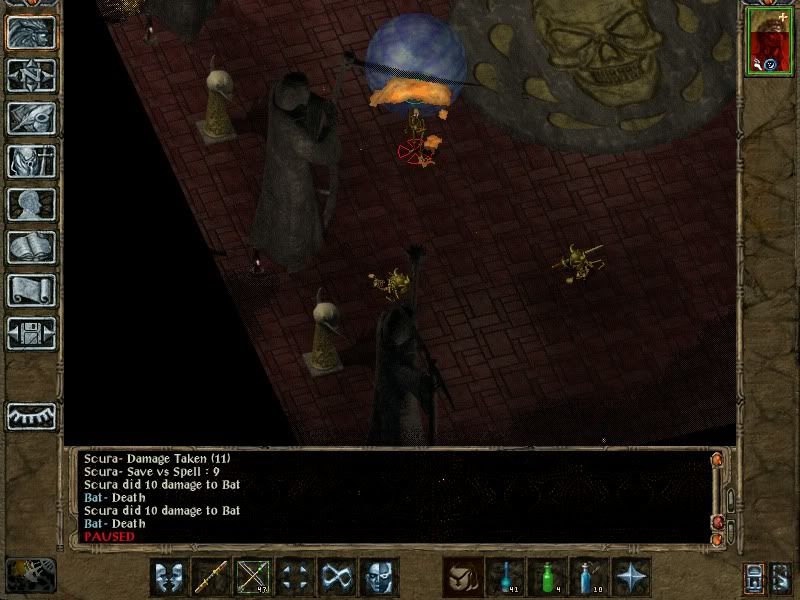The image size is (800, 600).
Task: Return to the game view using the dragon head button
Action: click(31, 33)
